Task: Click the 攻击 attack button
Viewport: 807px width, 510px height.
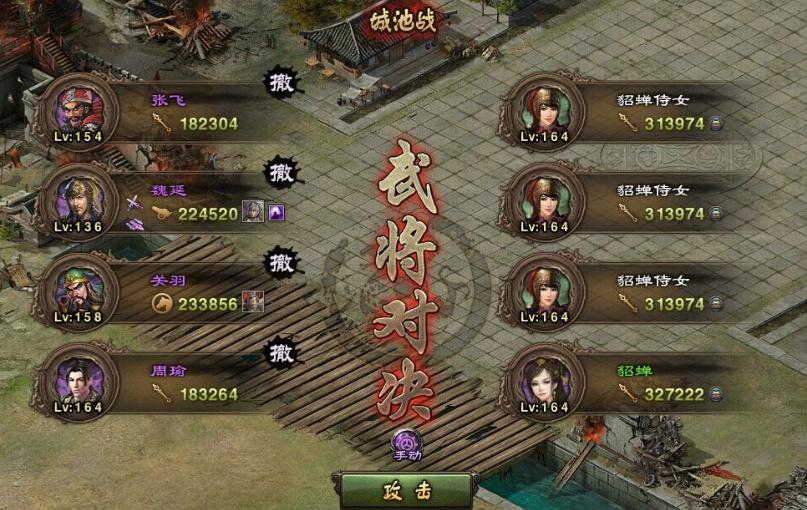Action: 406,490
